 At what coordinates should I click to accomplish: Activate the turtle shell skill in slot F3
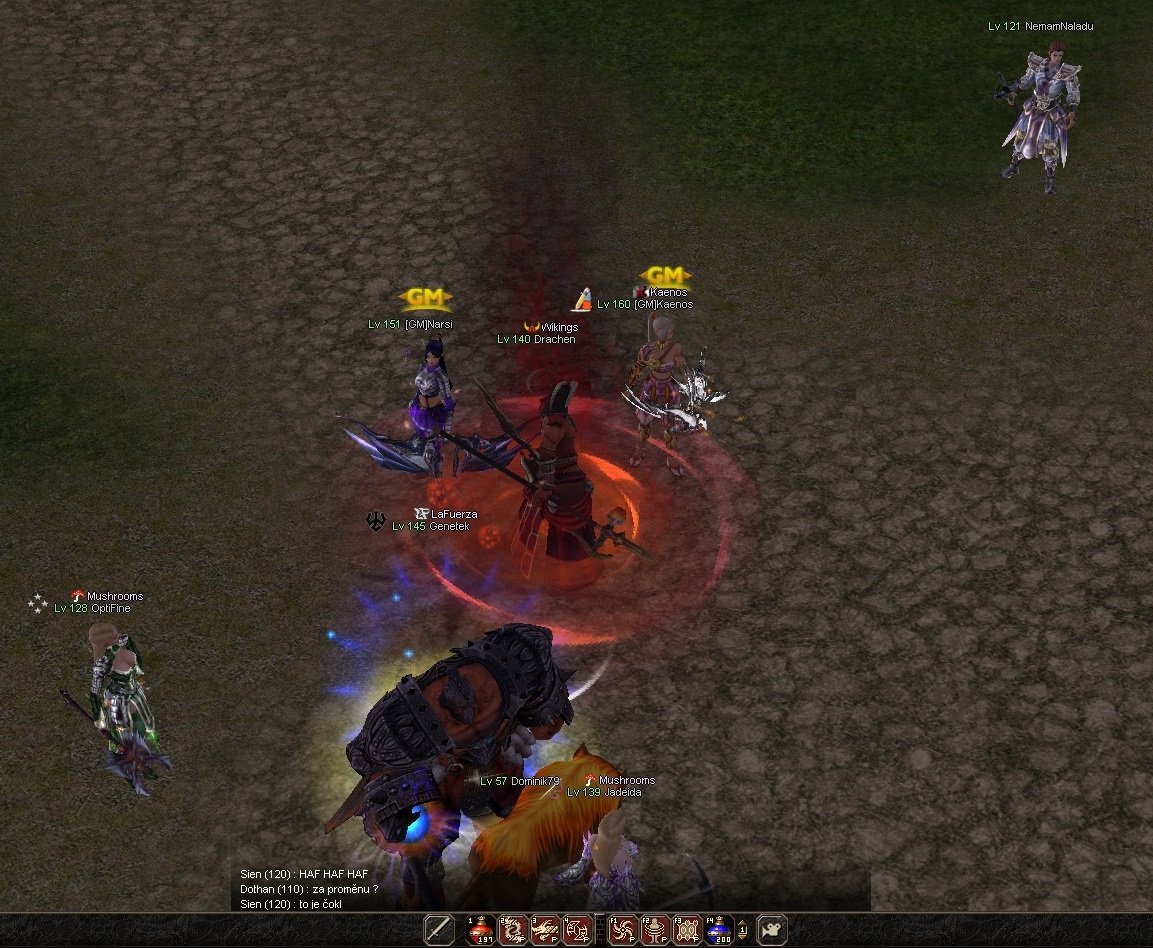pos(687,930)
